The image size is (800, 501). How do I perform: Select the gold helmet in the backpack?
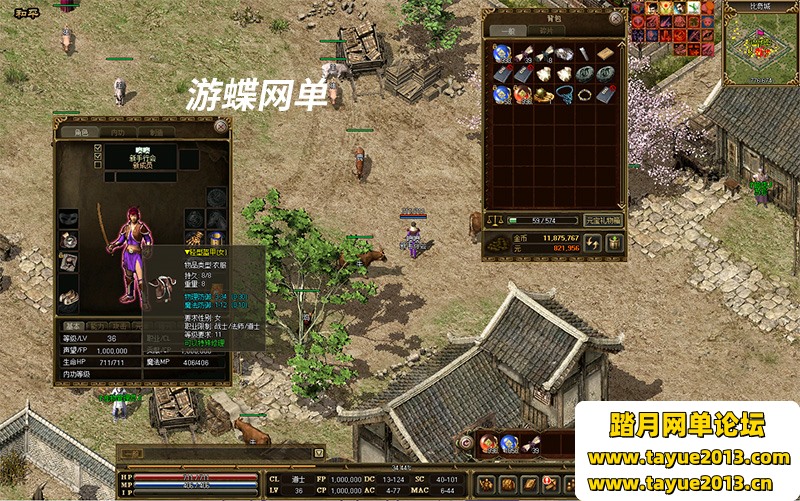point(544,95)
